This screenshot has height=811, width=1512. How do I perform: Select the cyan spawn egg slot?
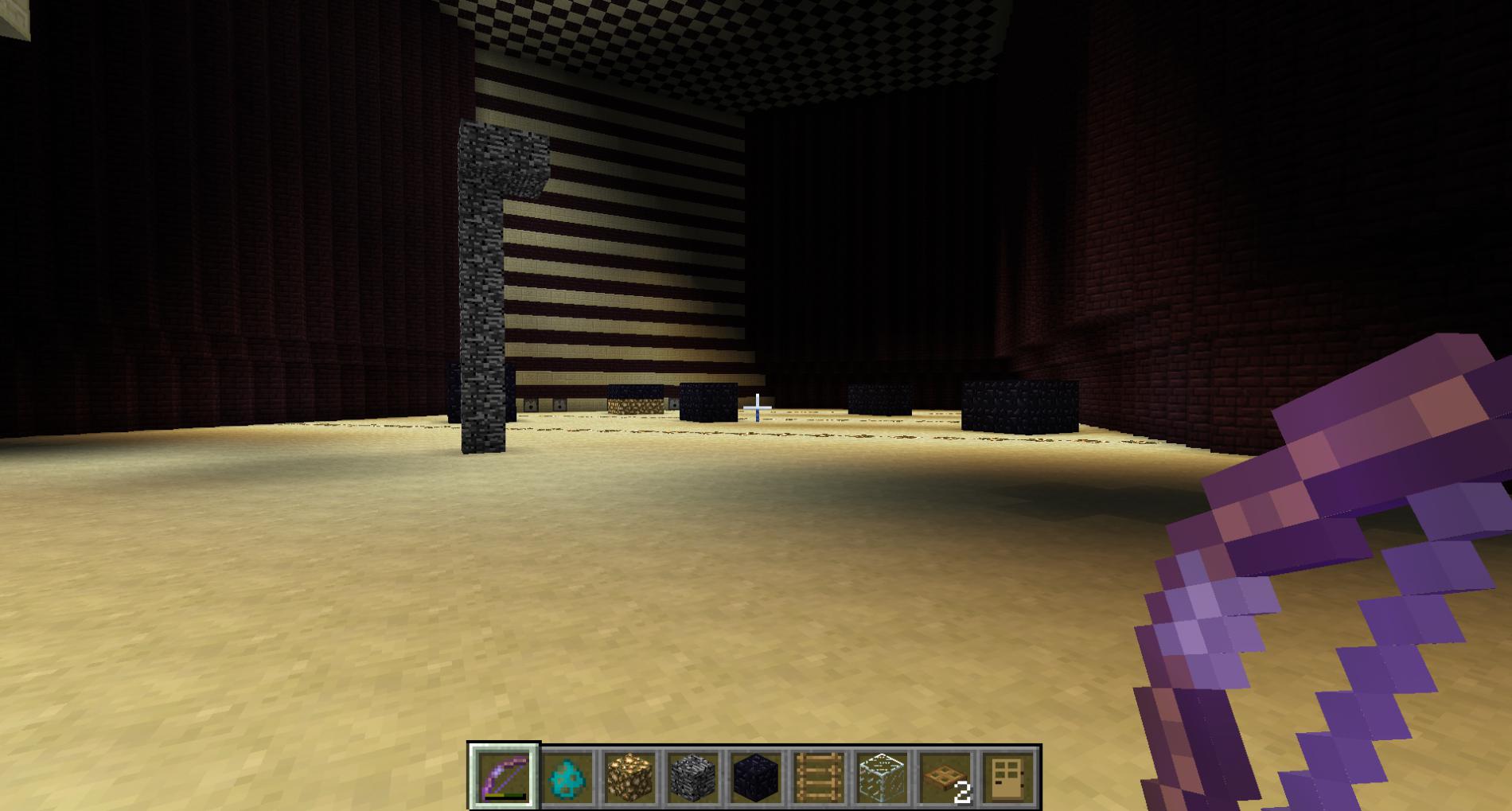(x=568, y=777)
